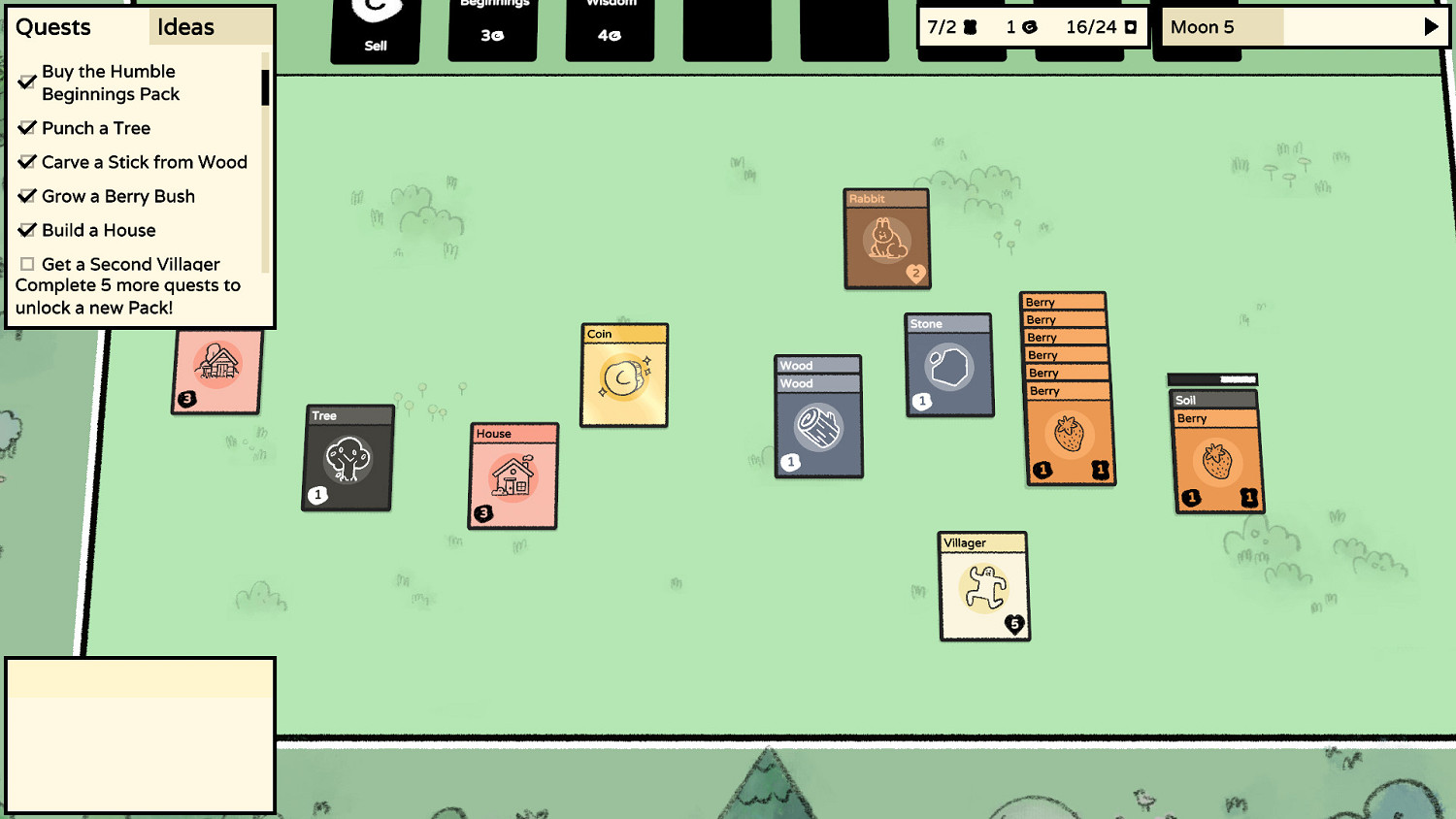Toggle the Get a Second Villager quest checkbox
This screenshot has width=1456, height=819.
(x=27, y=264)
